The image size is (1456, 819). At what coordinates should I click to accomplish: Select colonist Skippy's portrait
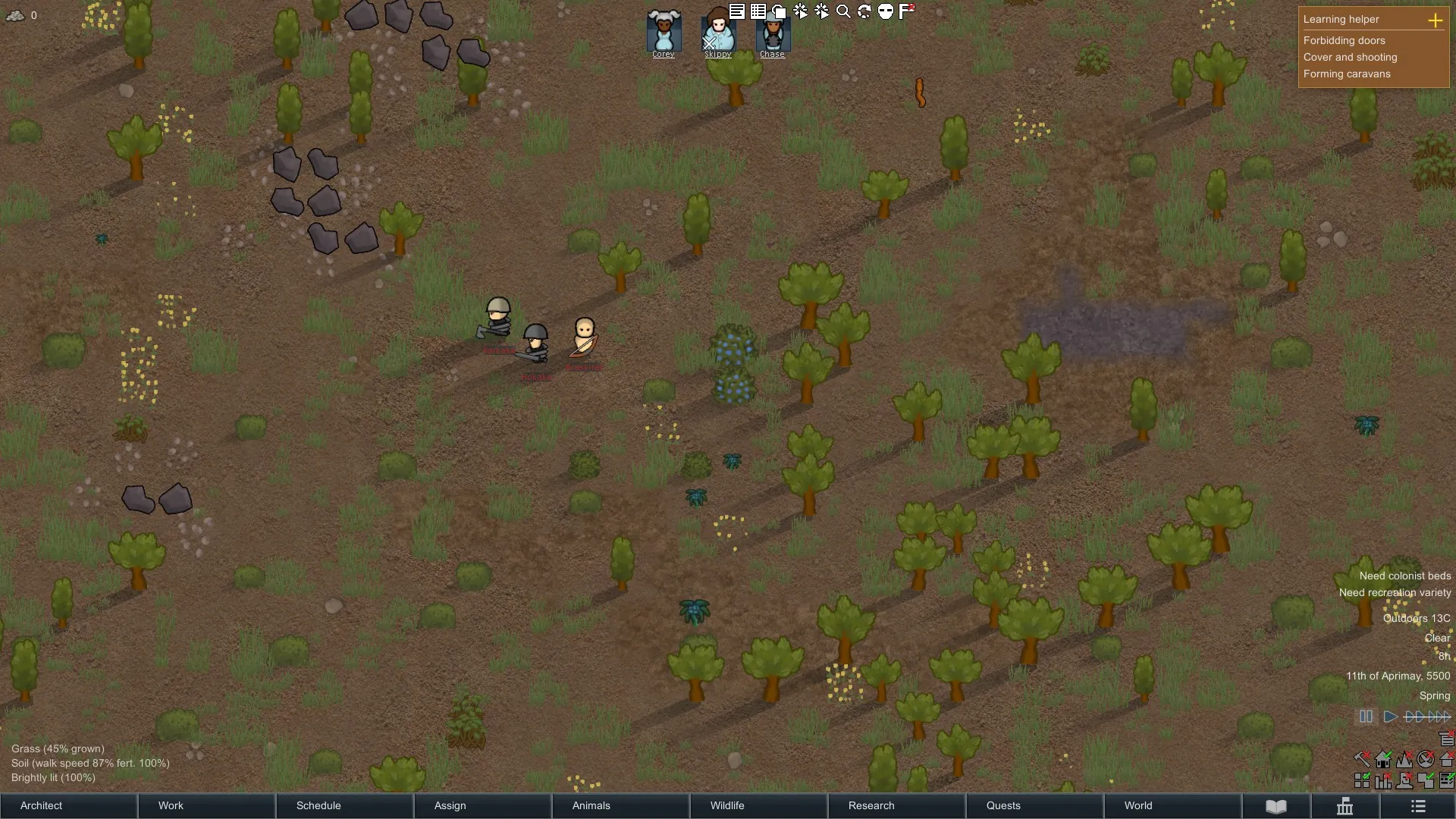point(717,33)
